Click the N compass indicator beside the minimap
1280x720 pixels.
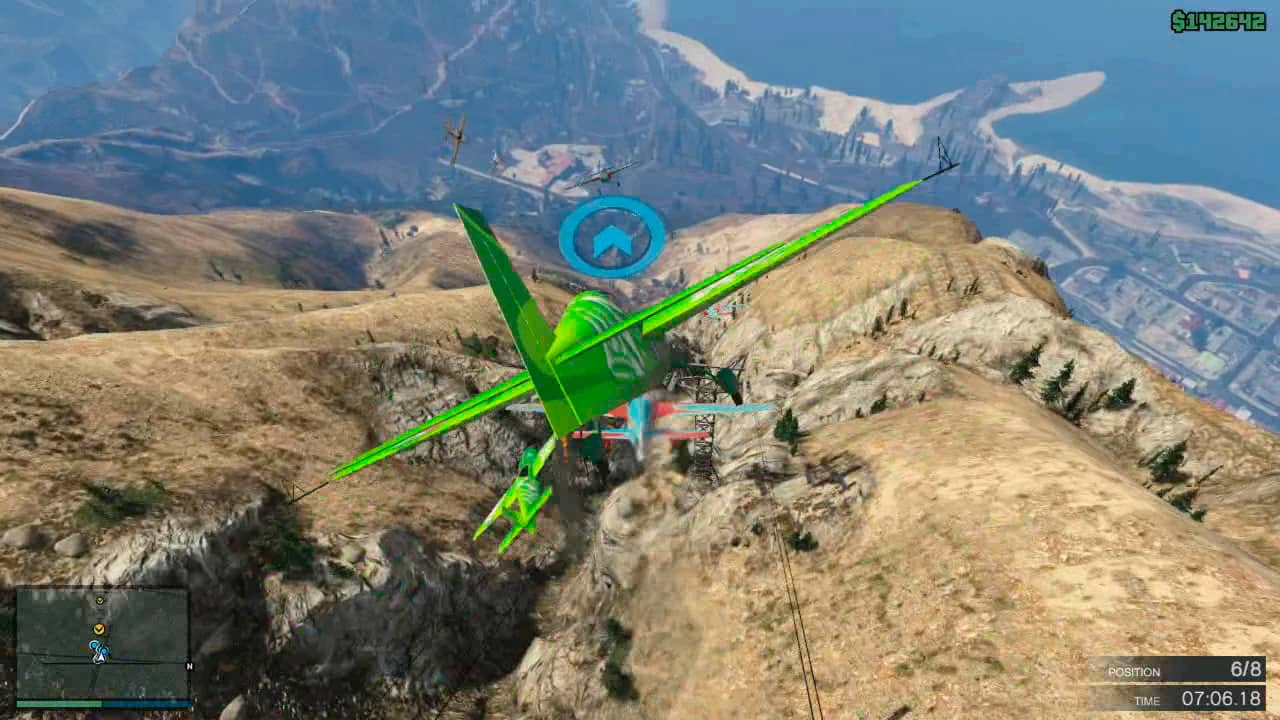(190, 666)
